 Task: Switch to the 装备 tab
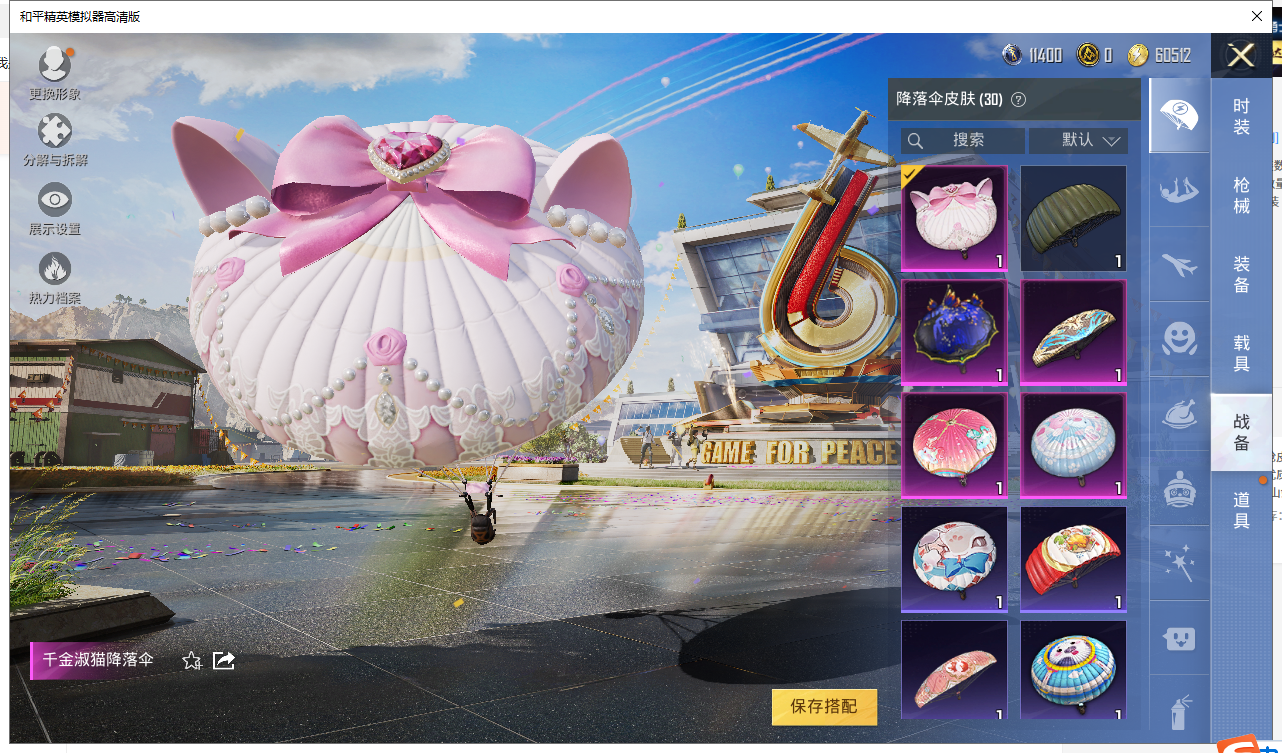1241,274
